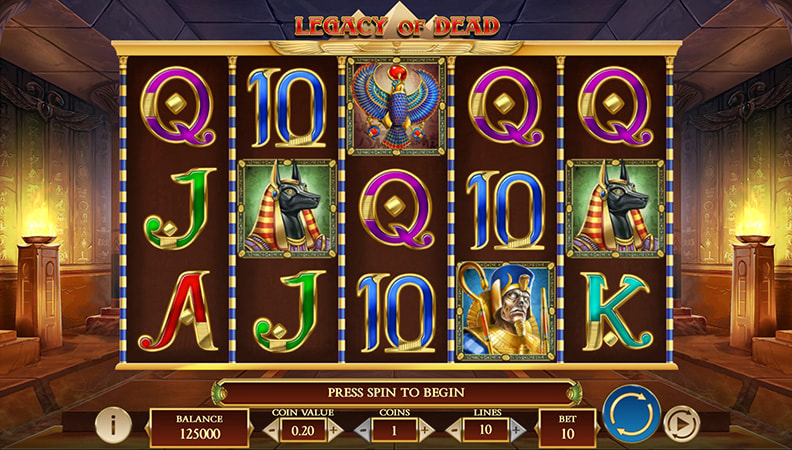Open the paytable info screen
Screen dimensions: 792x450
113,424
